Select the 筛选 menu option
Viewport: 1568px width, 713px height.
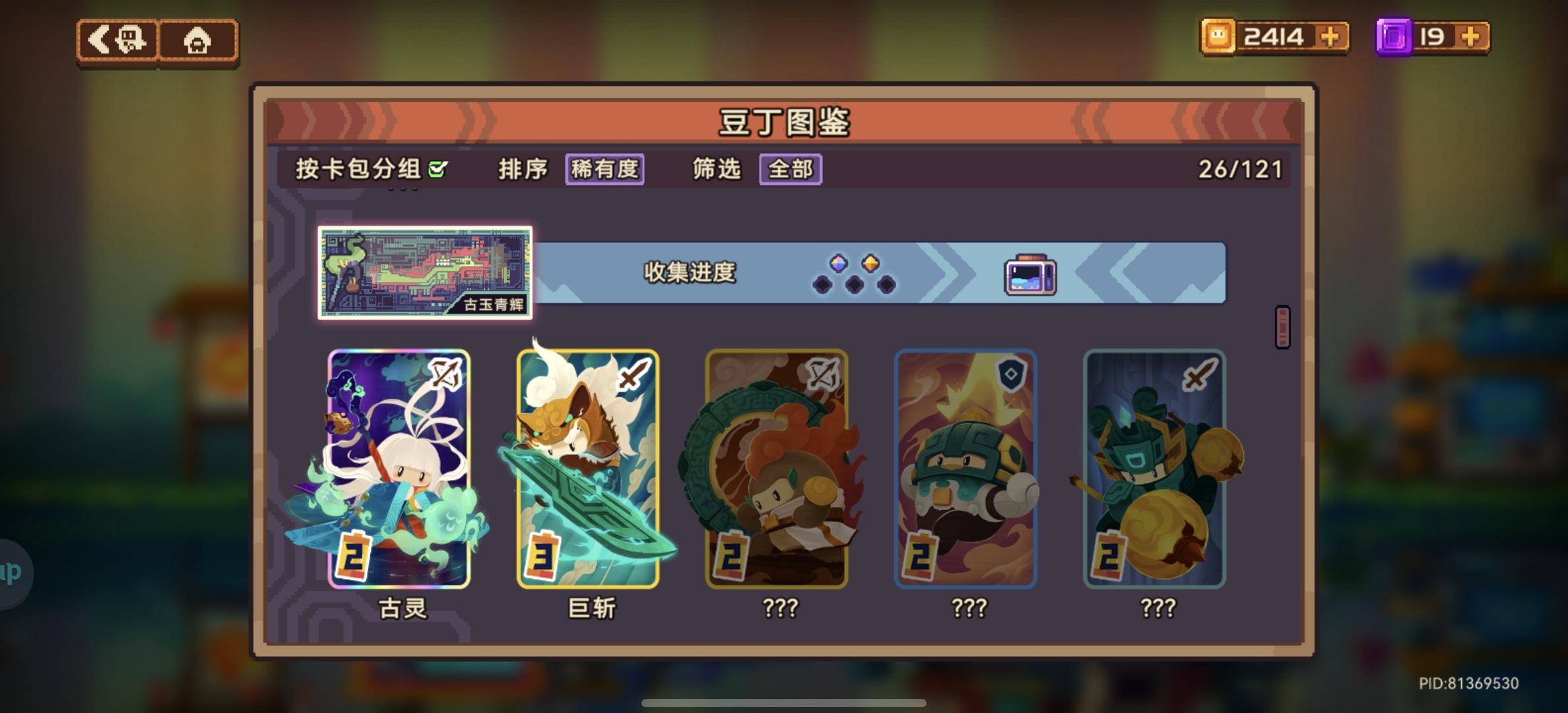(717, 169)
